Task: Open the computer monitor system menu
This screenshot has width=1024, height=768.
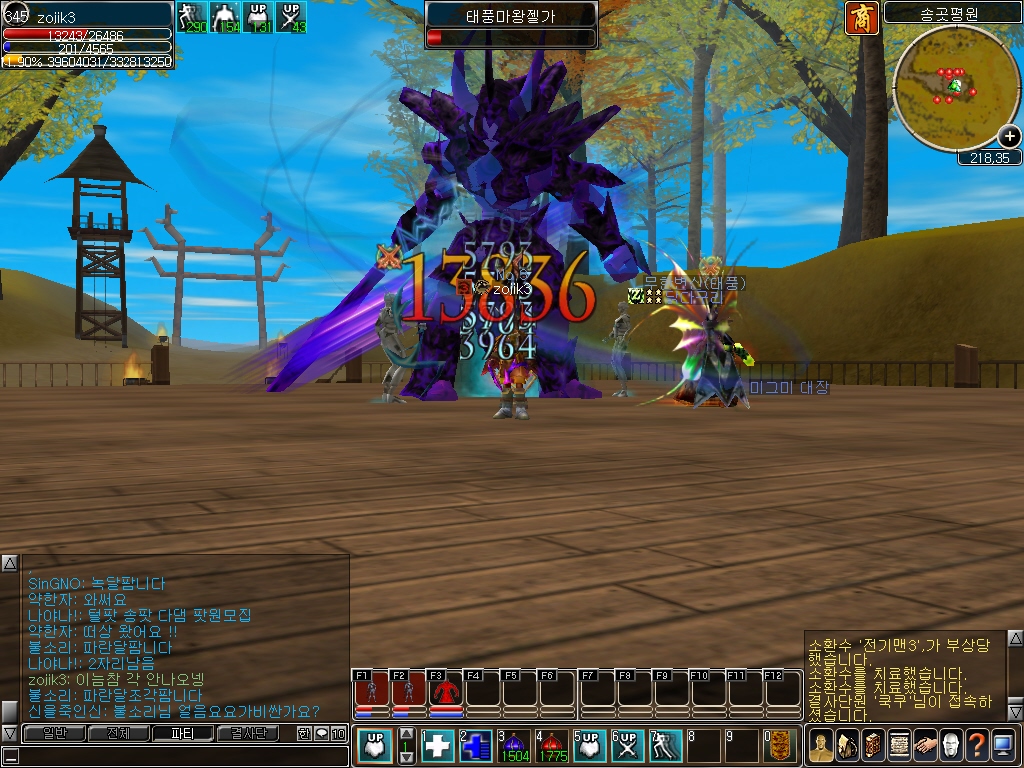Action: tap(1003, 745)
